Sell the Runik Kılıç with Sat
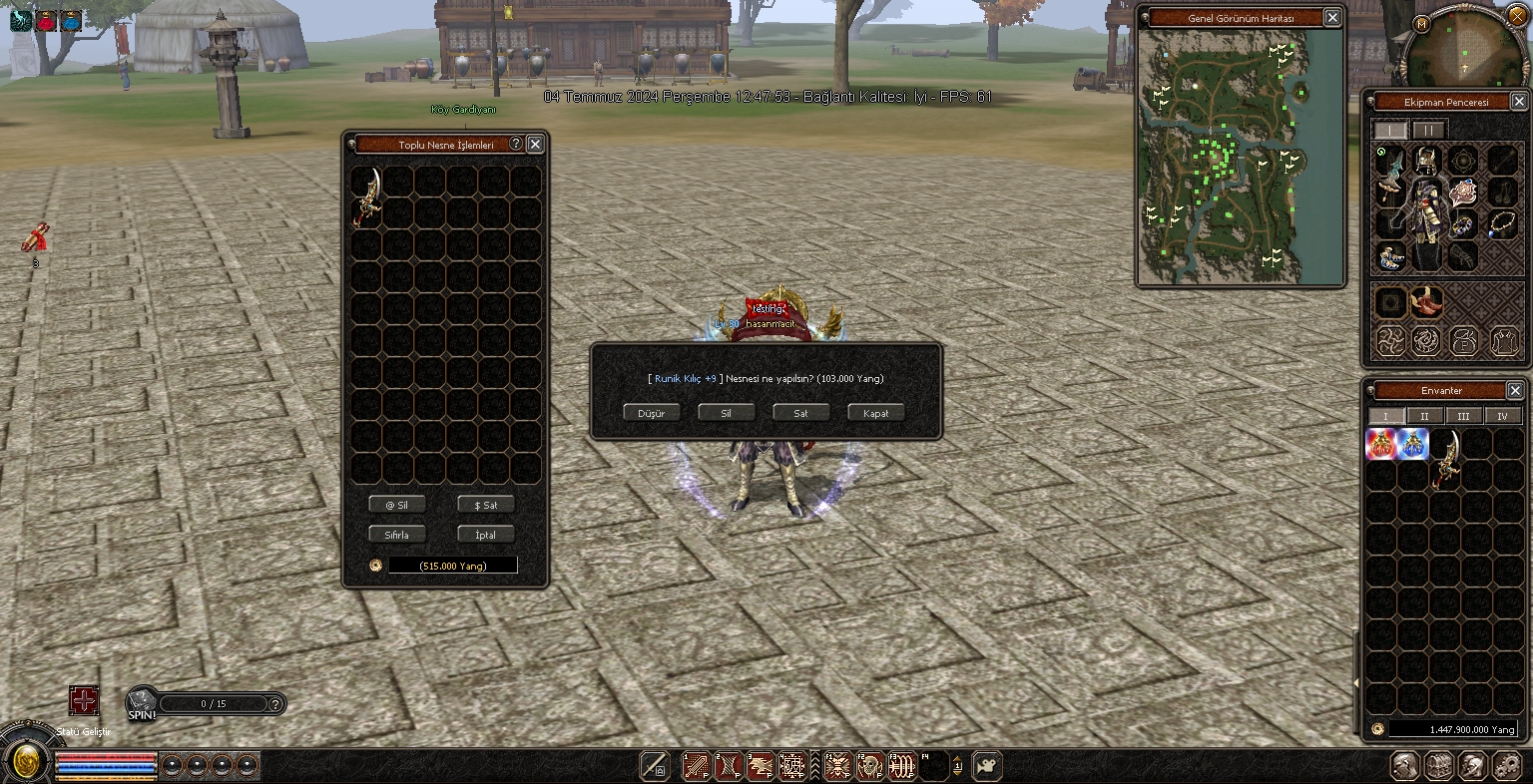 (x=800, y=413)
